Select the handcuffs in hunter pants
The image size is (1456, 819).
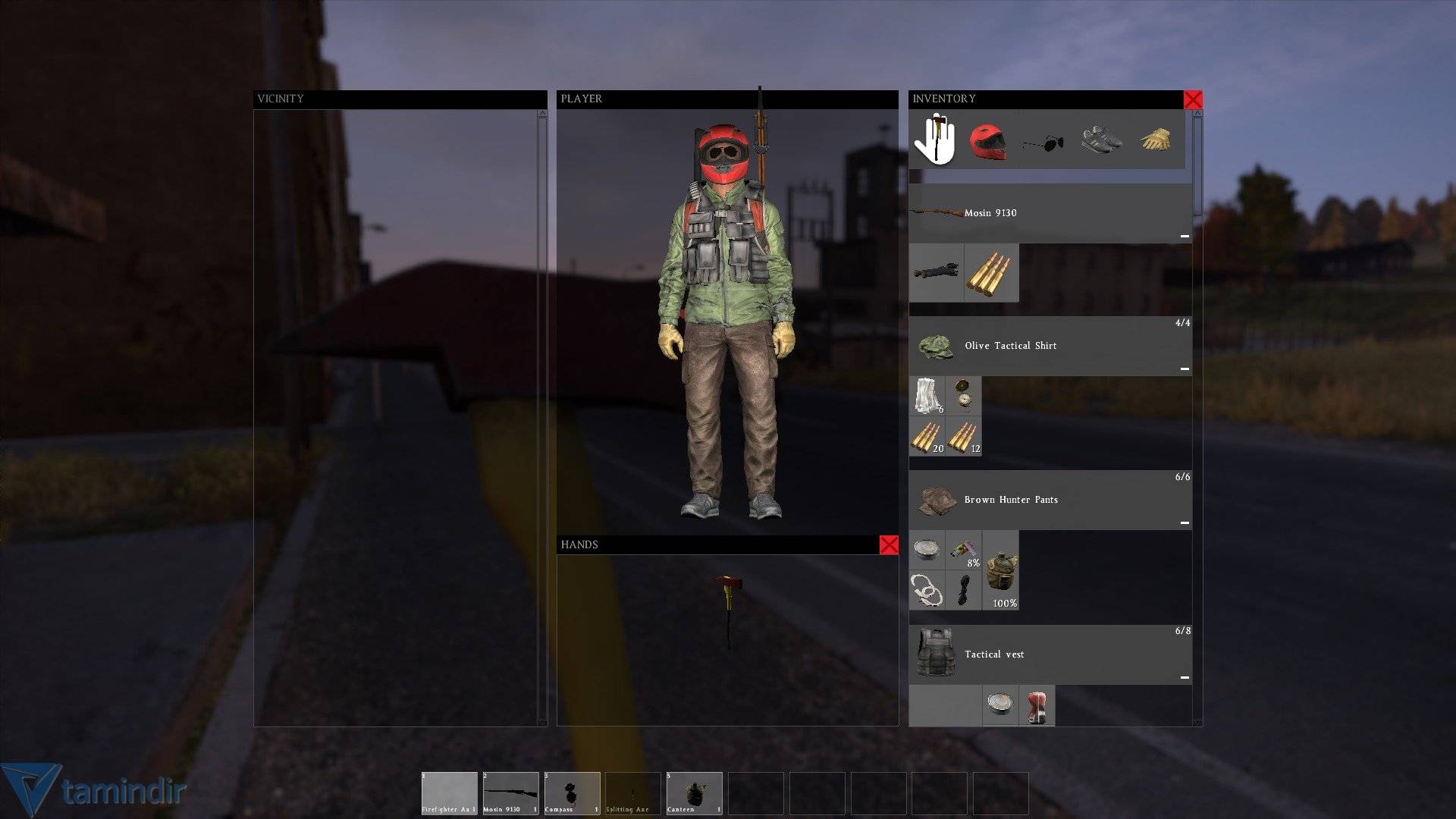click(x=927, y=590)
